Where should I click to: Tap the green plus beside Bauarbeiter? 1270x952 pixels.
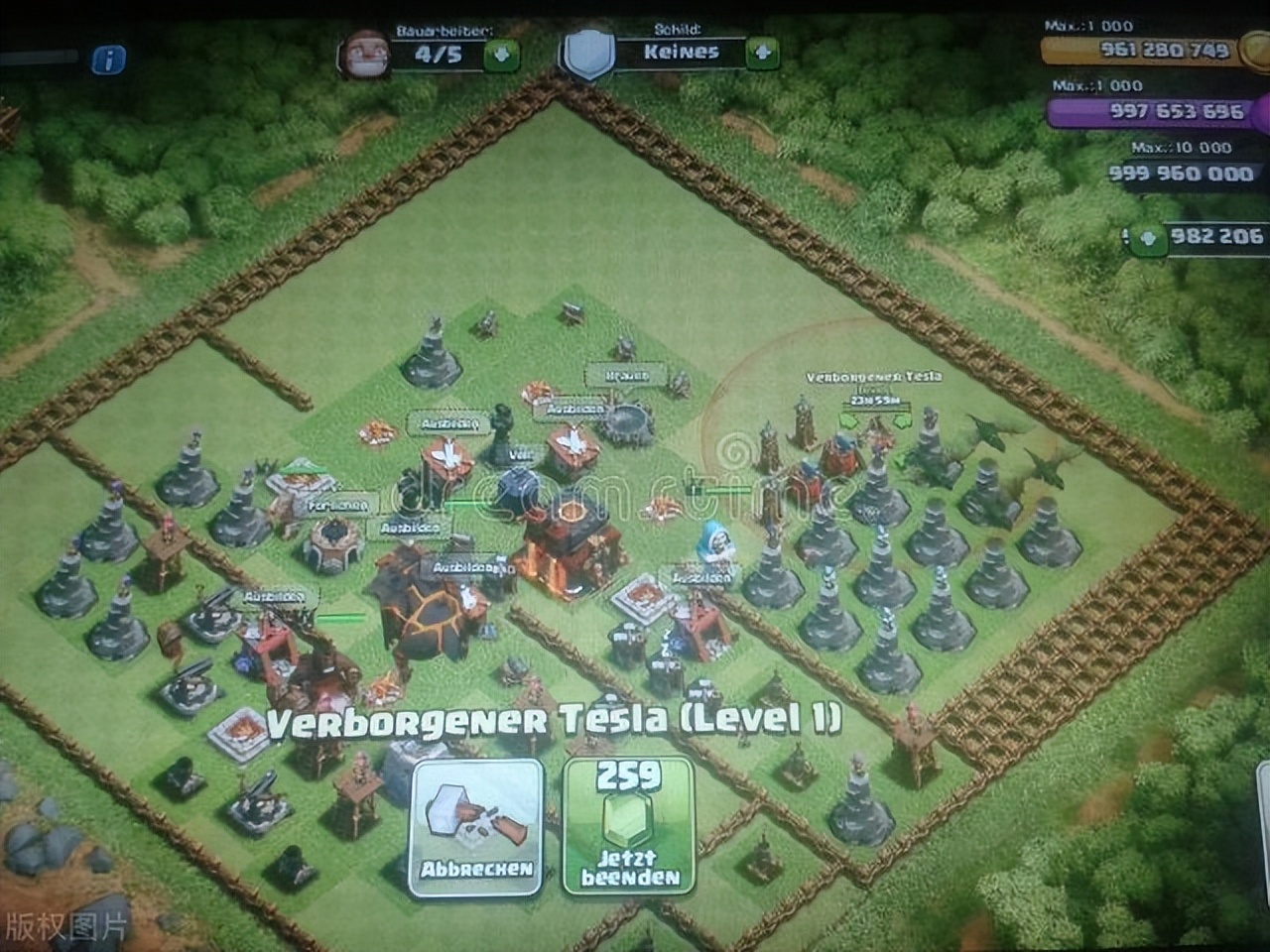click(x=501, y=55)
